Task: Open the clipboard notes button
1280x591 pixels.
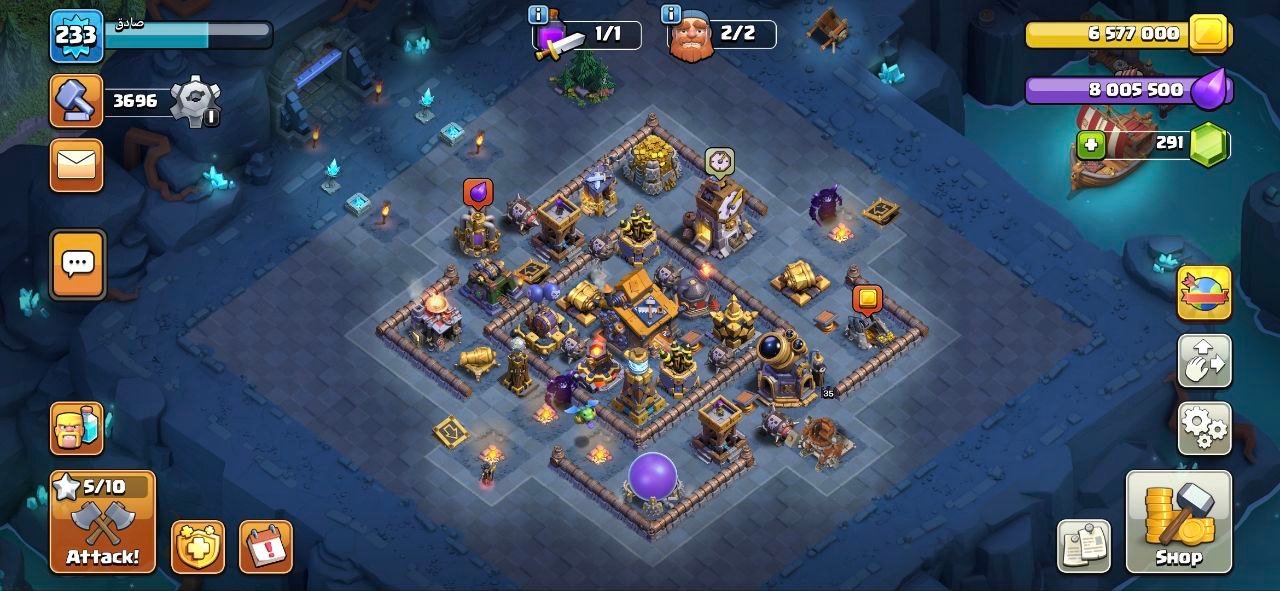Action: point(1084,546)
